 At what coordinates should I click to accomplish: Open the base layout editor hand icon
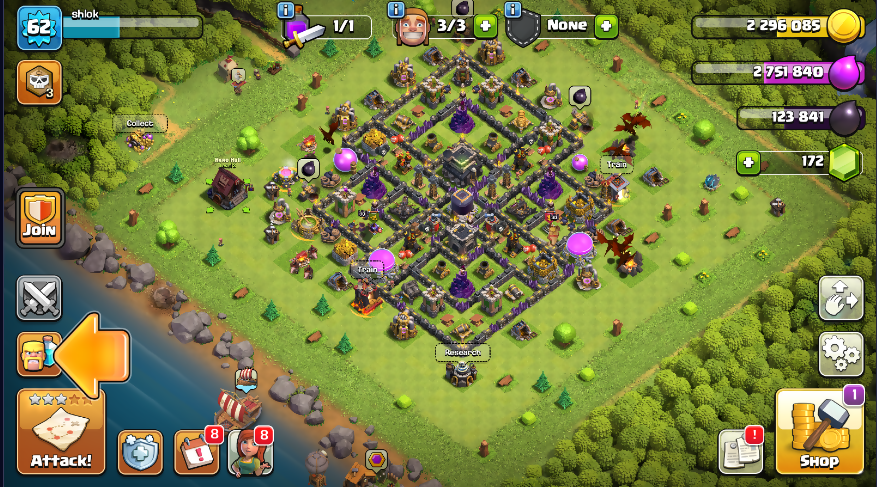(x=841, y=297)
